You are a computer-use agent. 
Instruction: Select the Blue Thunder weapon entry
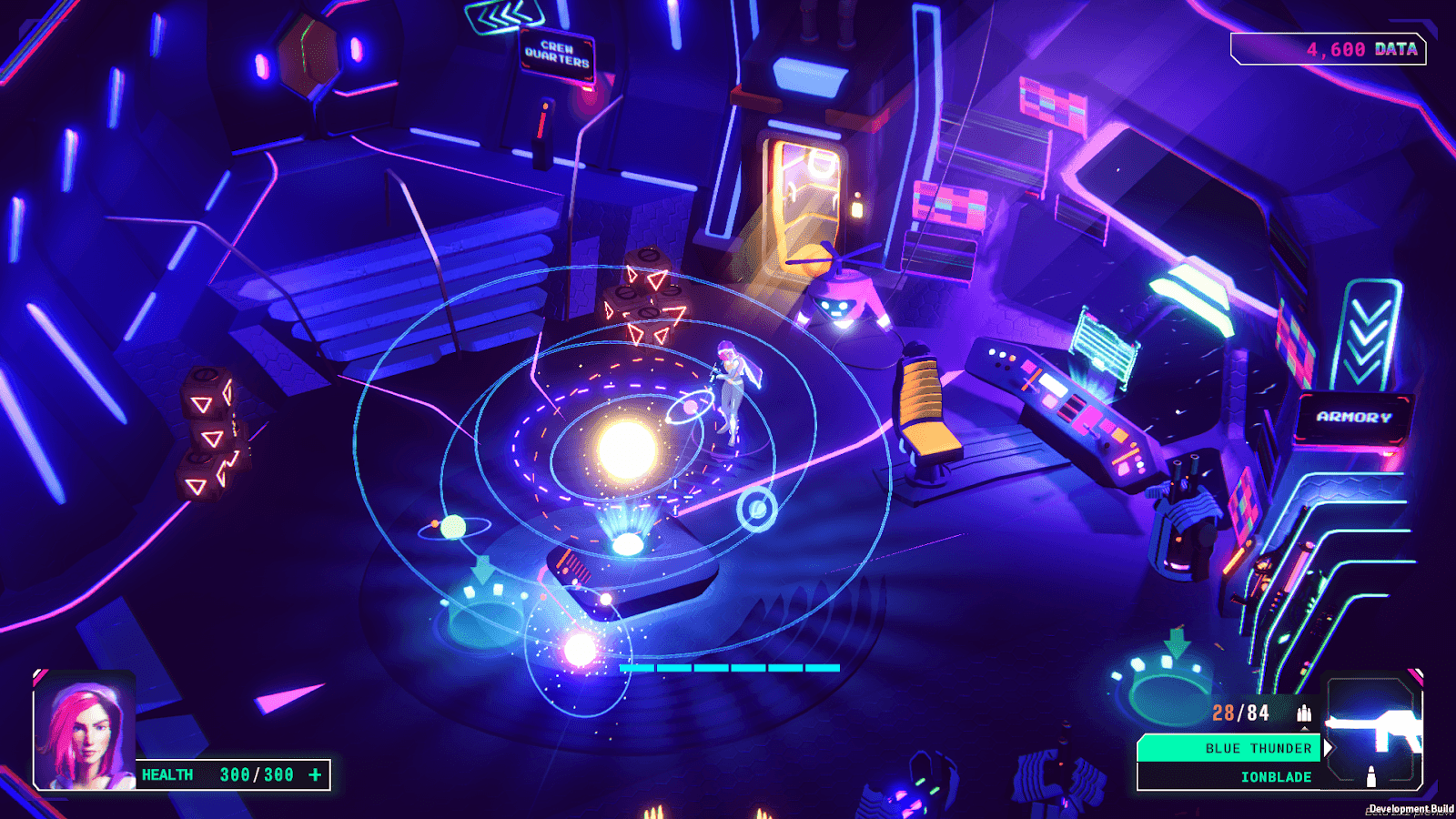(1228, 748)
